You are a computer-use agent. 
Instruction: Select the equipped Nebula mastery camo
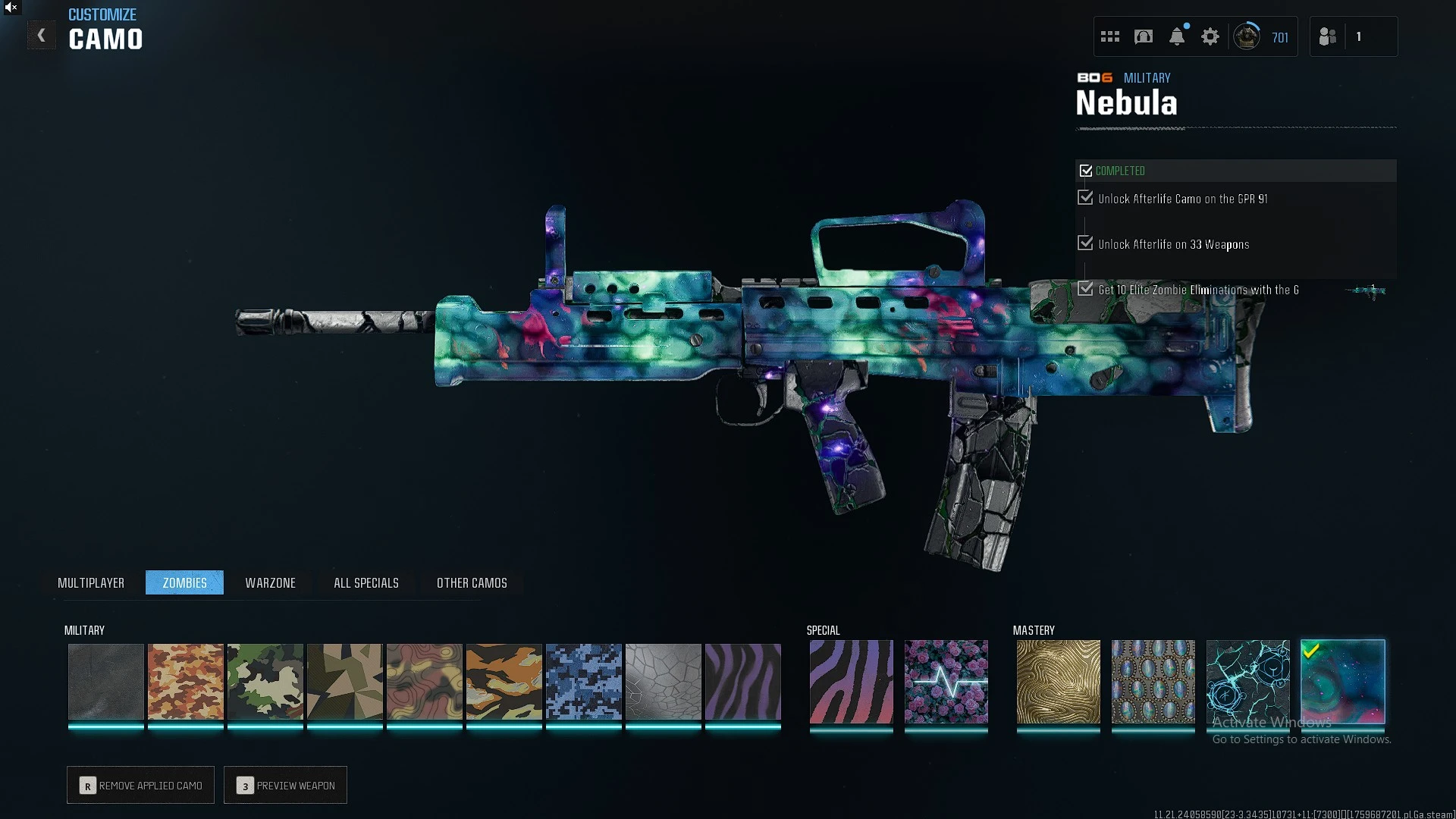click(1342, 681)
